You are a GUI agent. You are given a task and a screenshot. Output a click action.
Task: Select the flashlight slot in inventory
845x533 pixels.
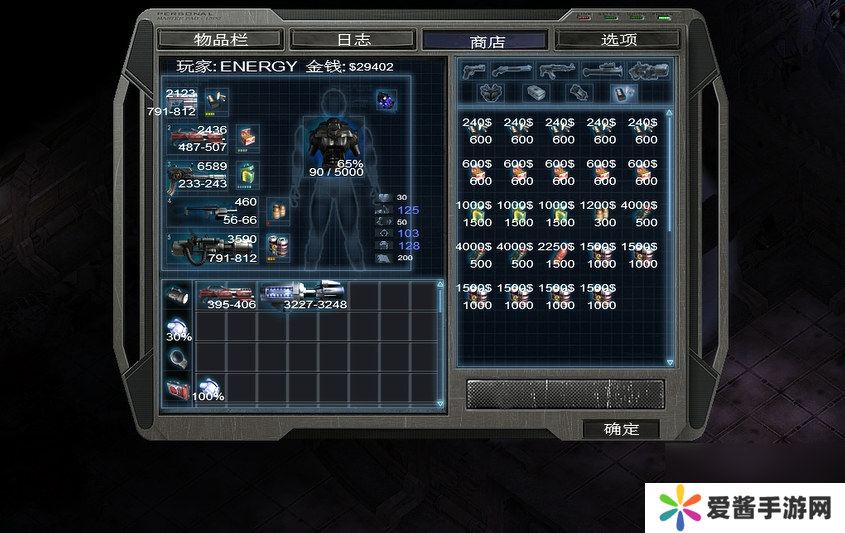176,296
